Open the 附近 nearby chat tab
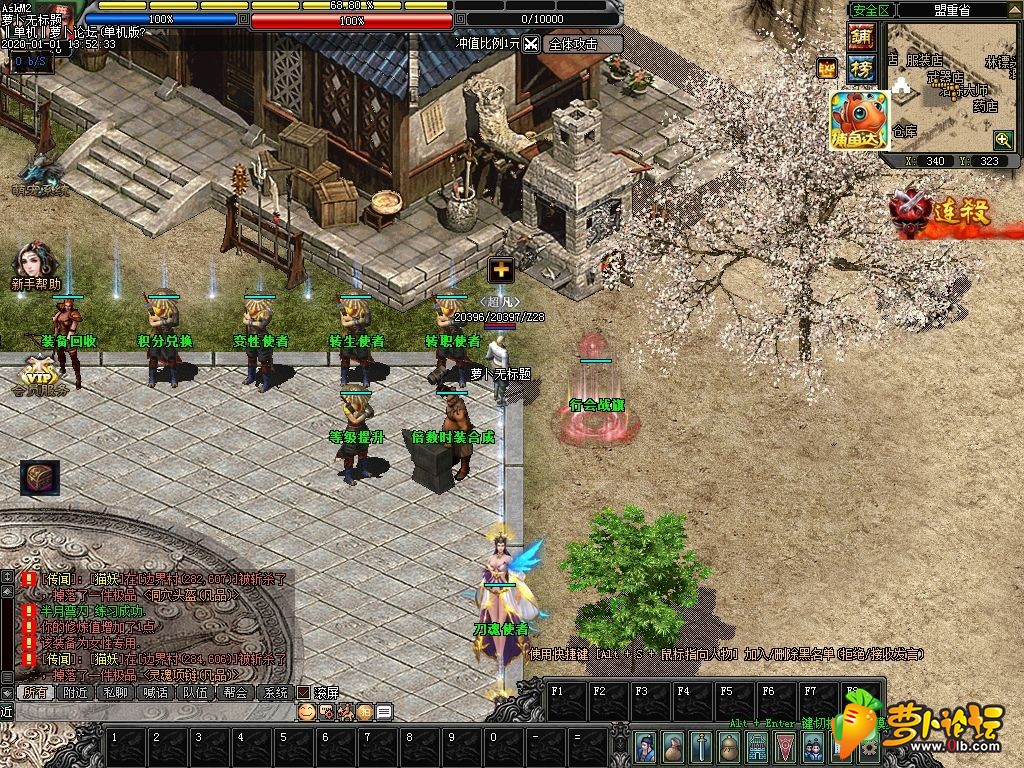1024x768 pixels. pos(75,692)
